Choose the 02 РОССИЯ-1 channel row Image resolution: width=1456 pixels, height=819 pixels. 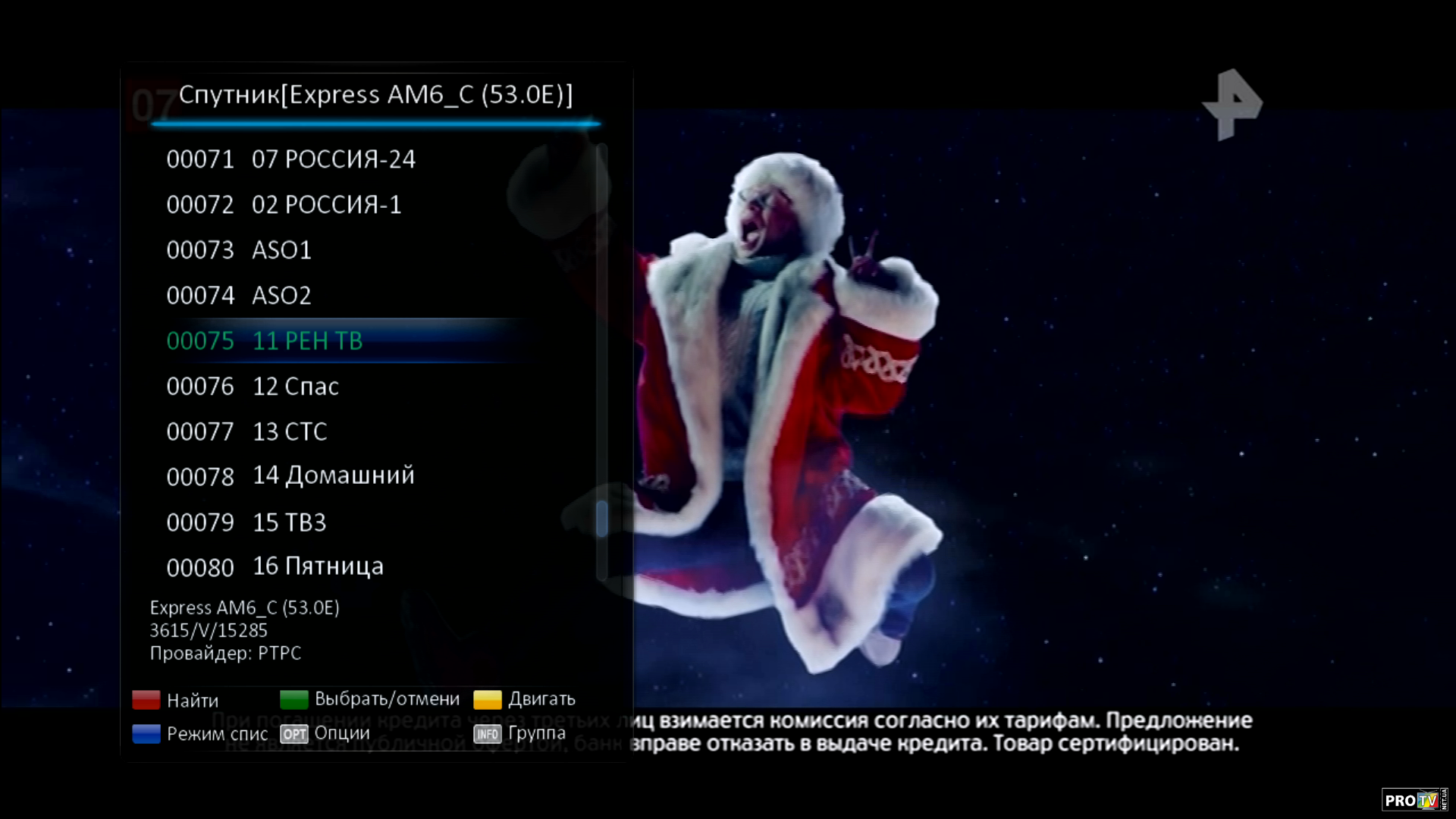click(326, 205)
